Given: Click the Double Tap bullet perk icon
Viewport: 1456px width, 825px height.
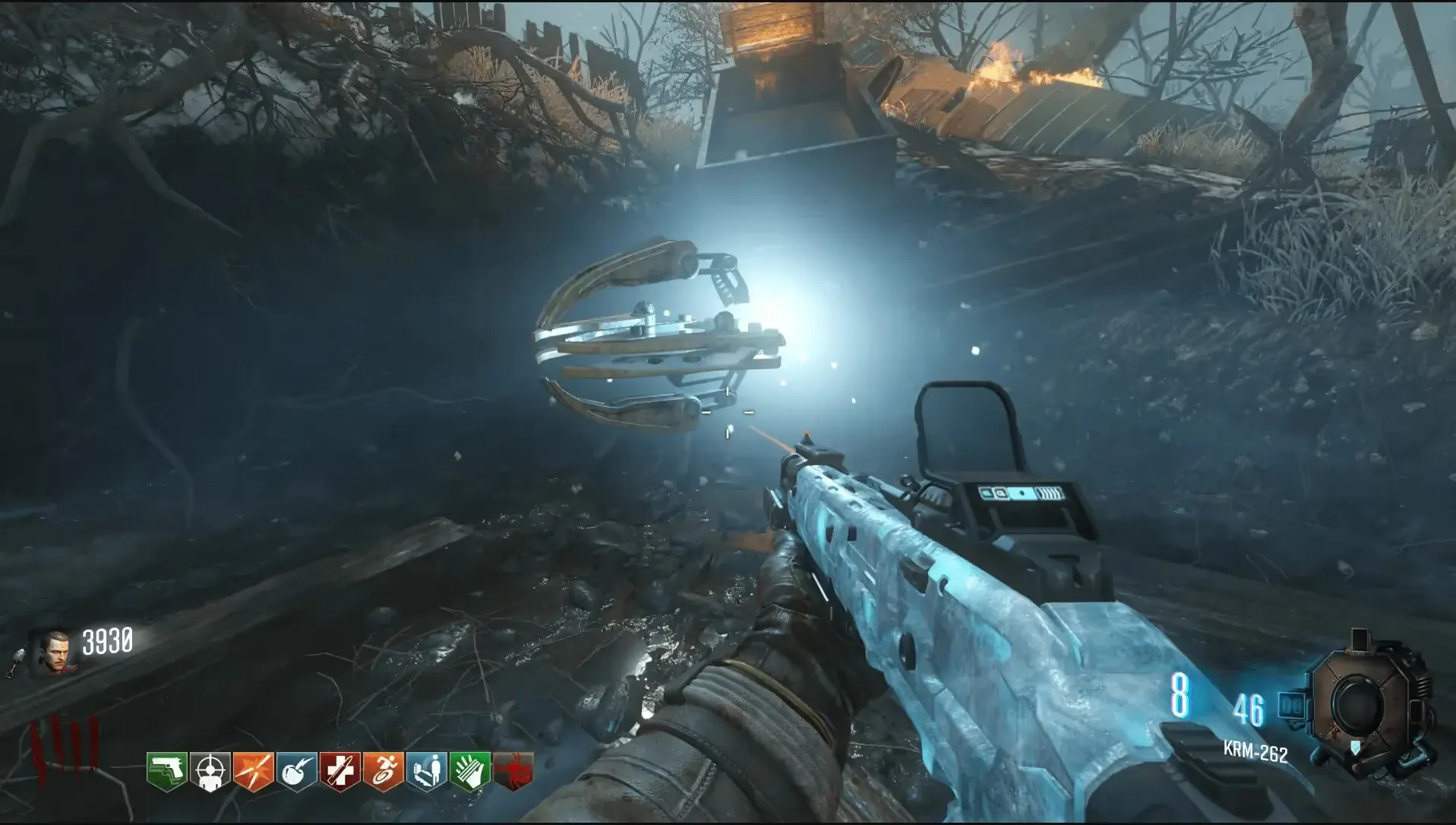Looking at the screenshot, I should 253,772.
